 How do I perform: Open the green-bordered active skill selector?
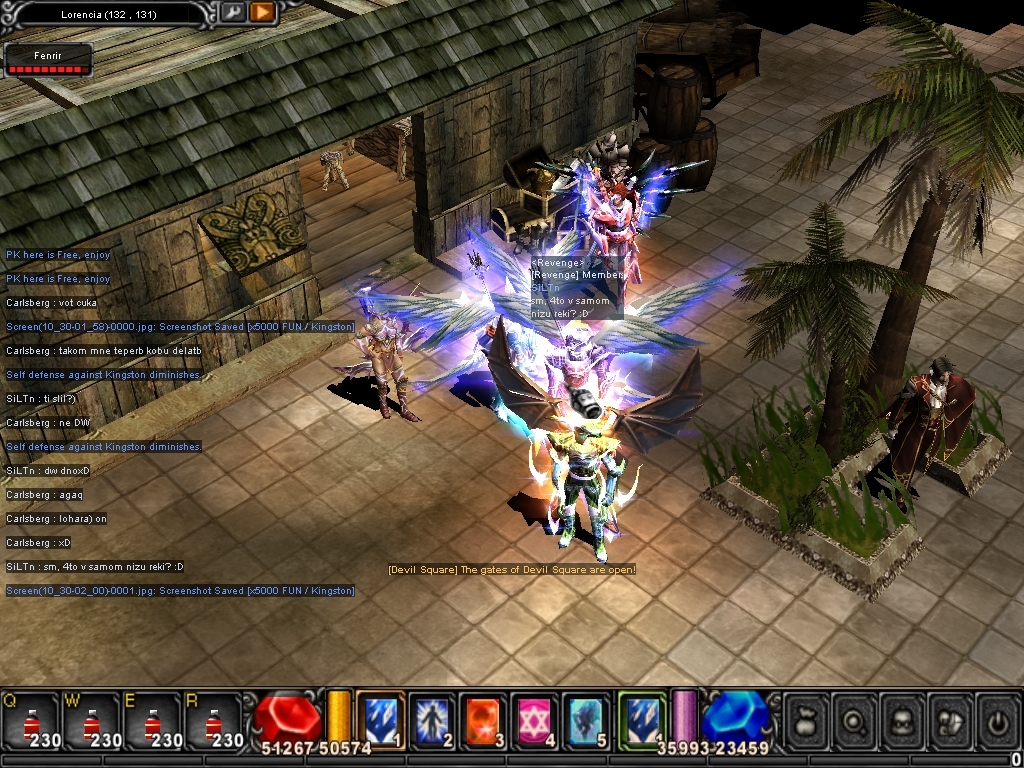click(641, 720)
